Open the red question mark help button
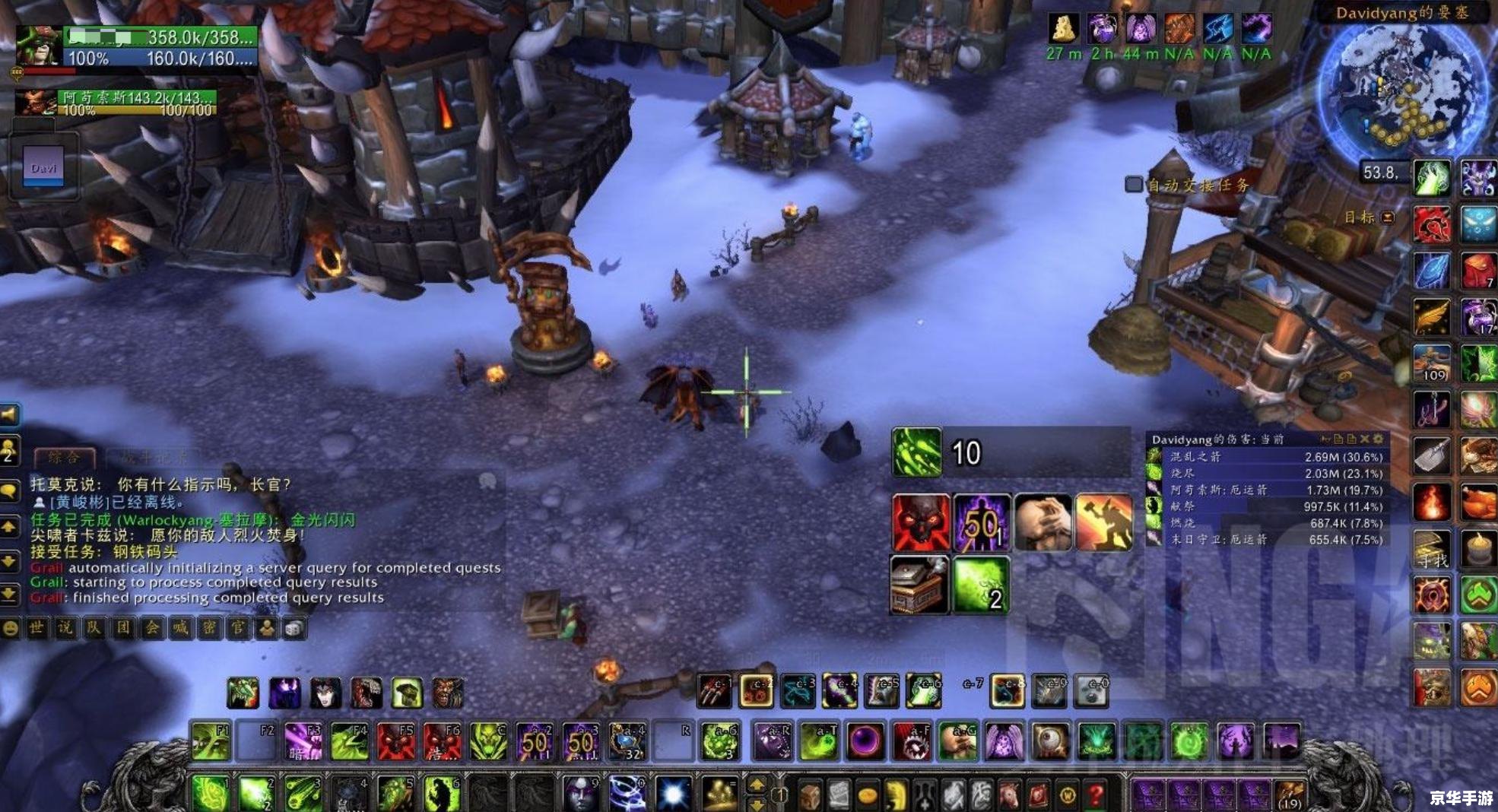This screenshot has height=812, width=1498. tap(1095, 795)
